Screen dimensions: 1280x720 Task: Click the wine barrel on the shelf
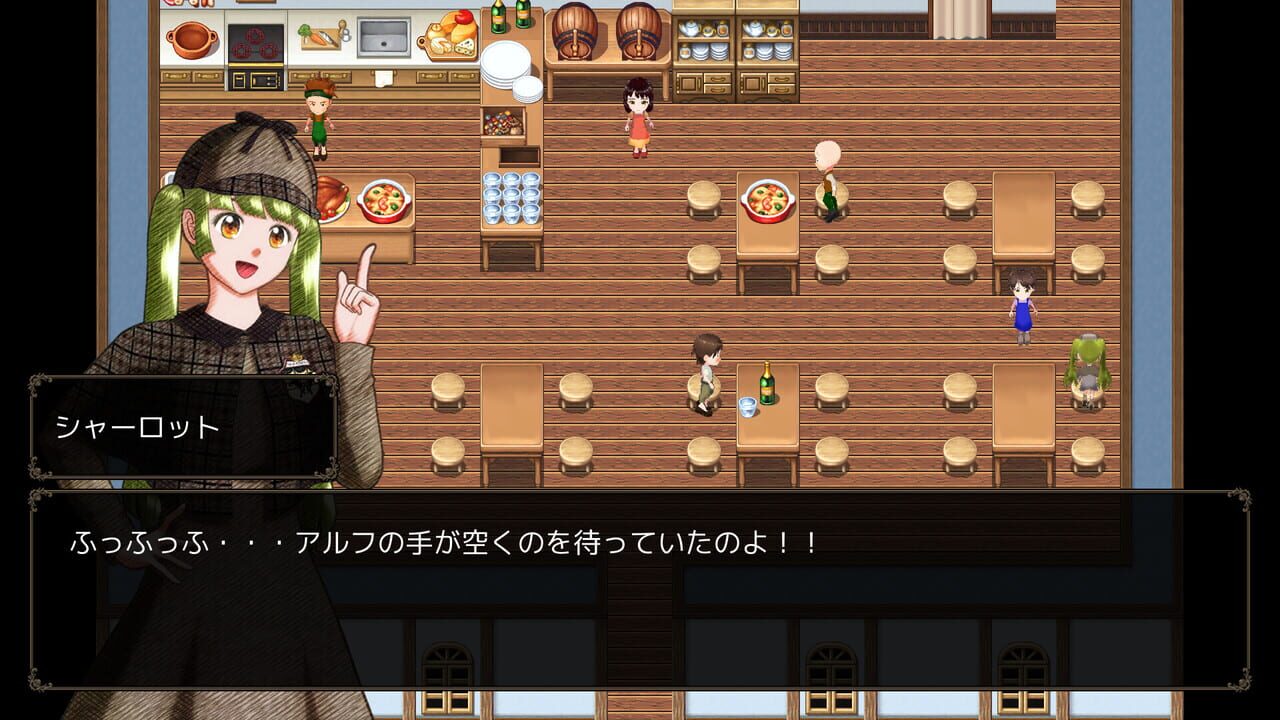point(575,32)
